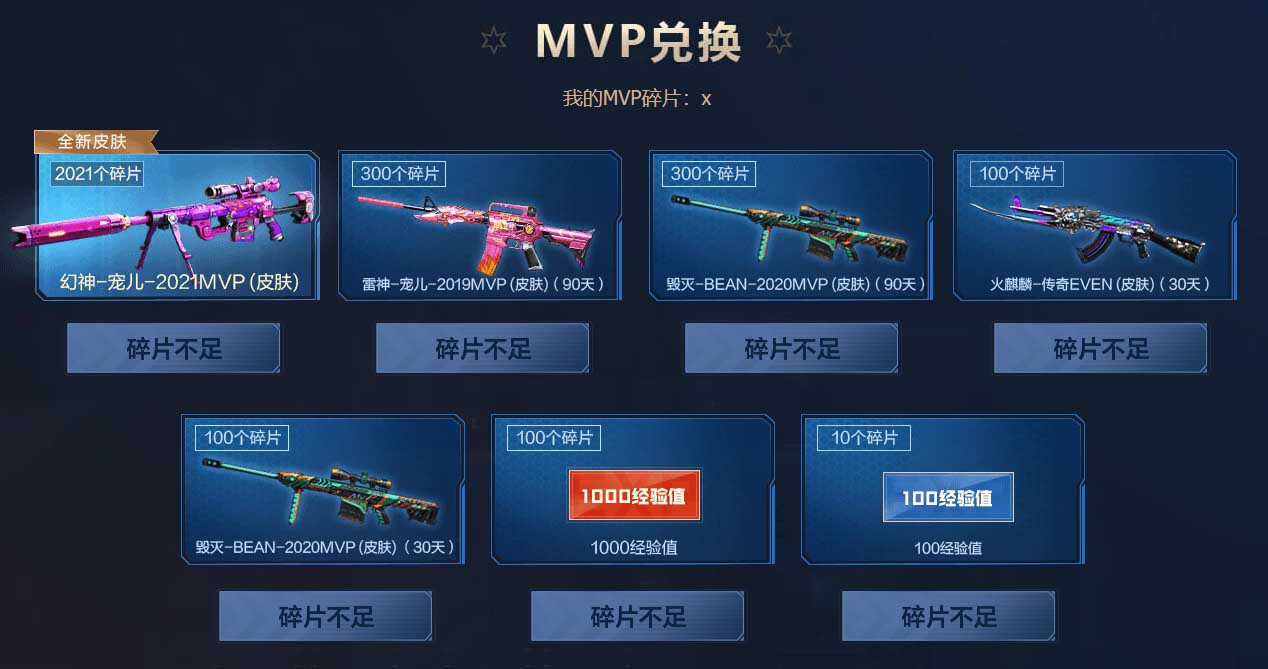1268x669 pixels.
Task: Click 碎片不足 button under 1000经验值 reward
Action: click(638, 616)
